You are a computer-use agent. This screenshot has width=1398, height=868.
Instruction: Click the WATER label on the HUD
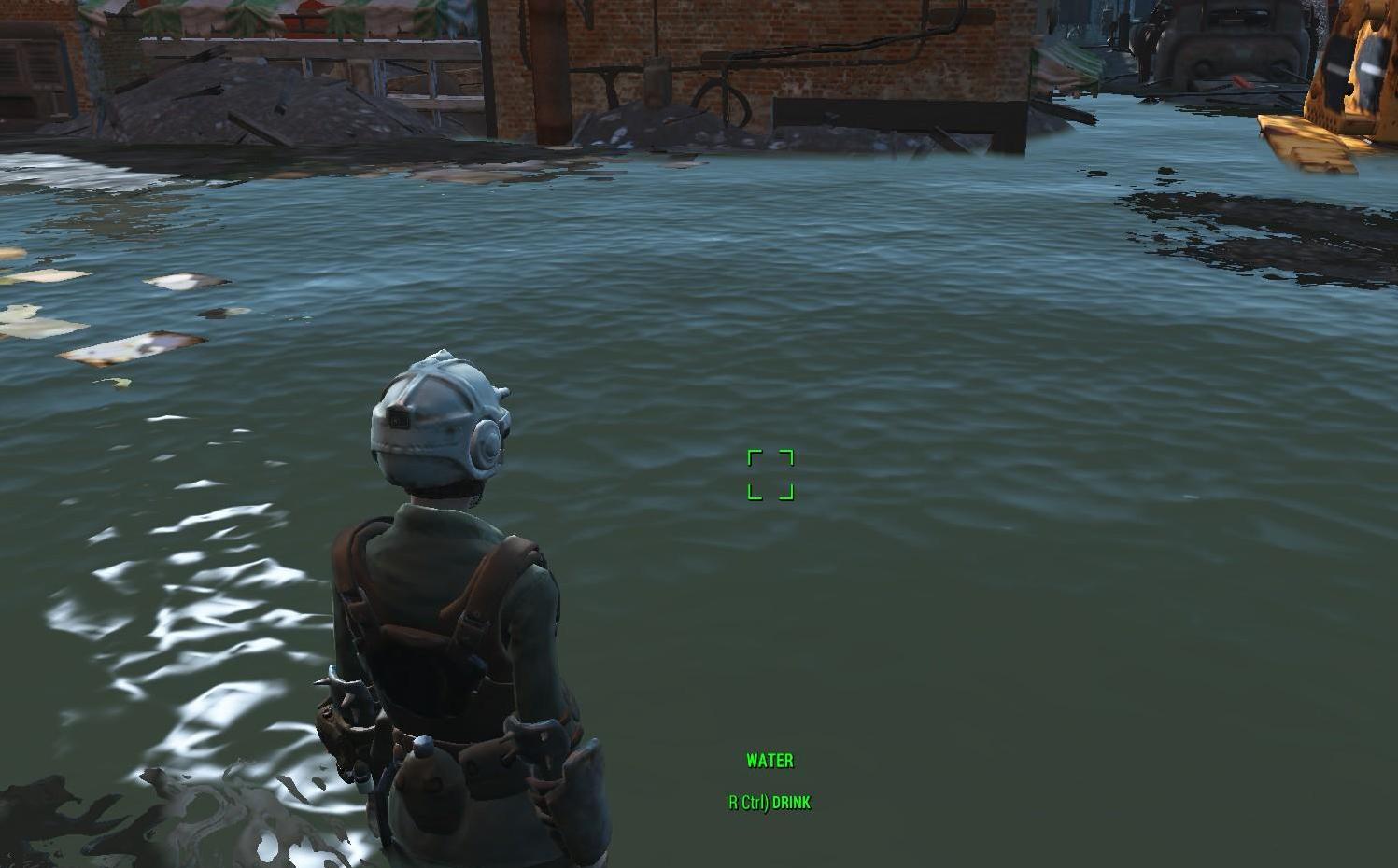pyautogui.click(x=769, y=761)
